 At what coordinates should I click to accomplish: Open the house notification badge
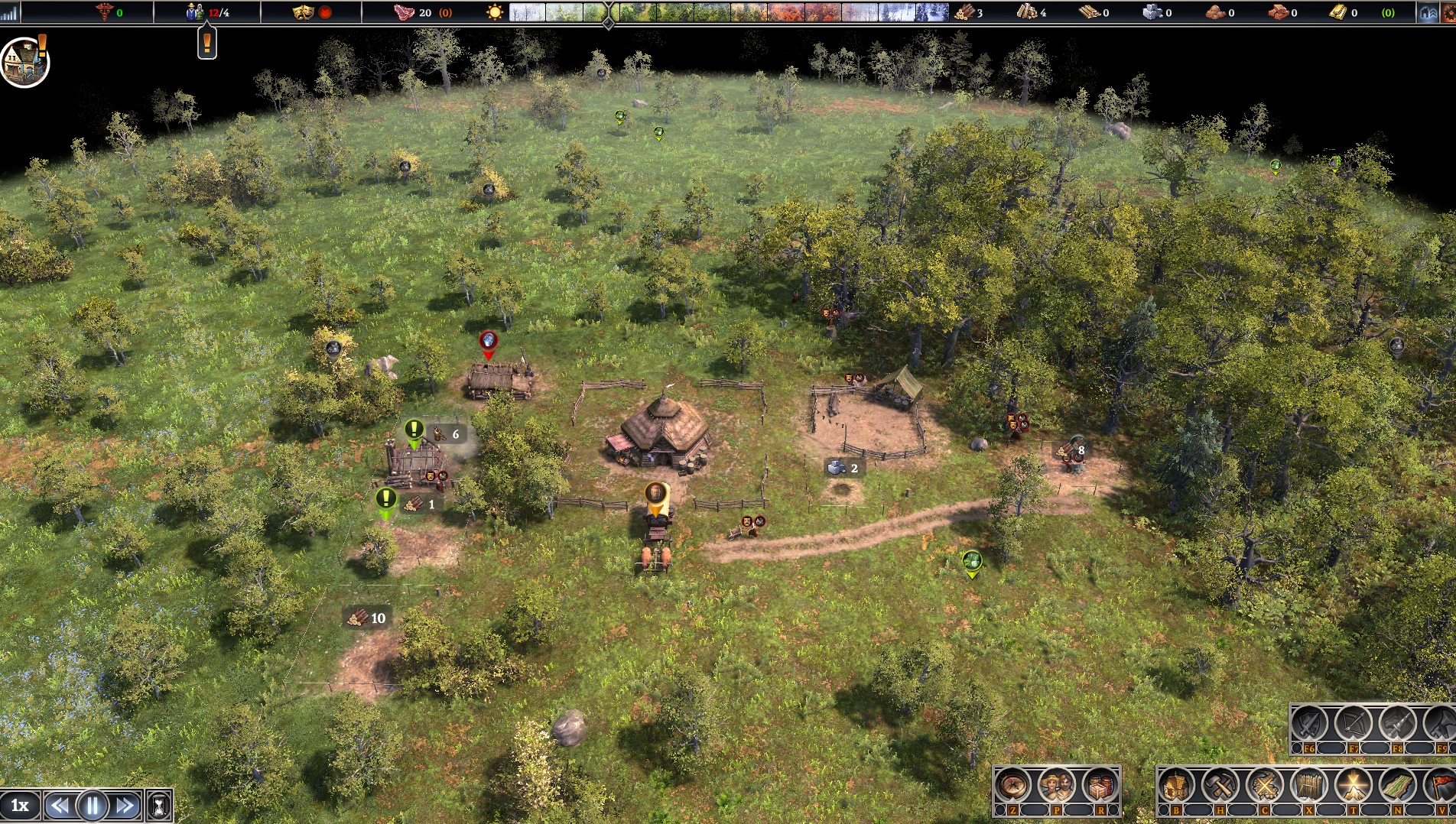25,63
